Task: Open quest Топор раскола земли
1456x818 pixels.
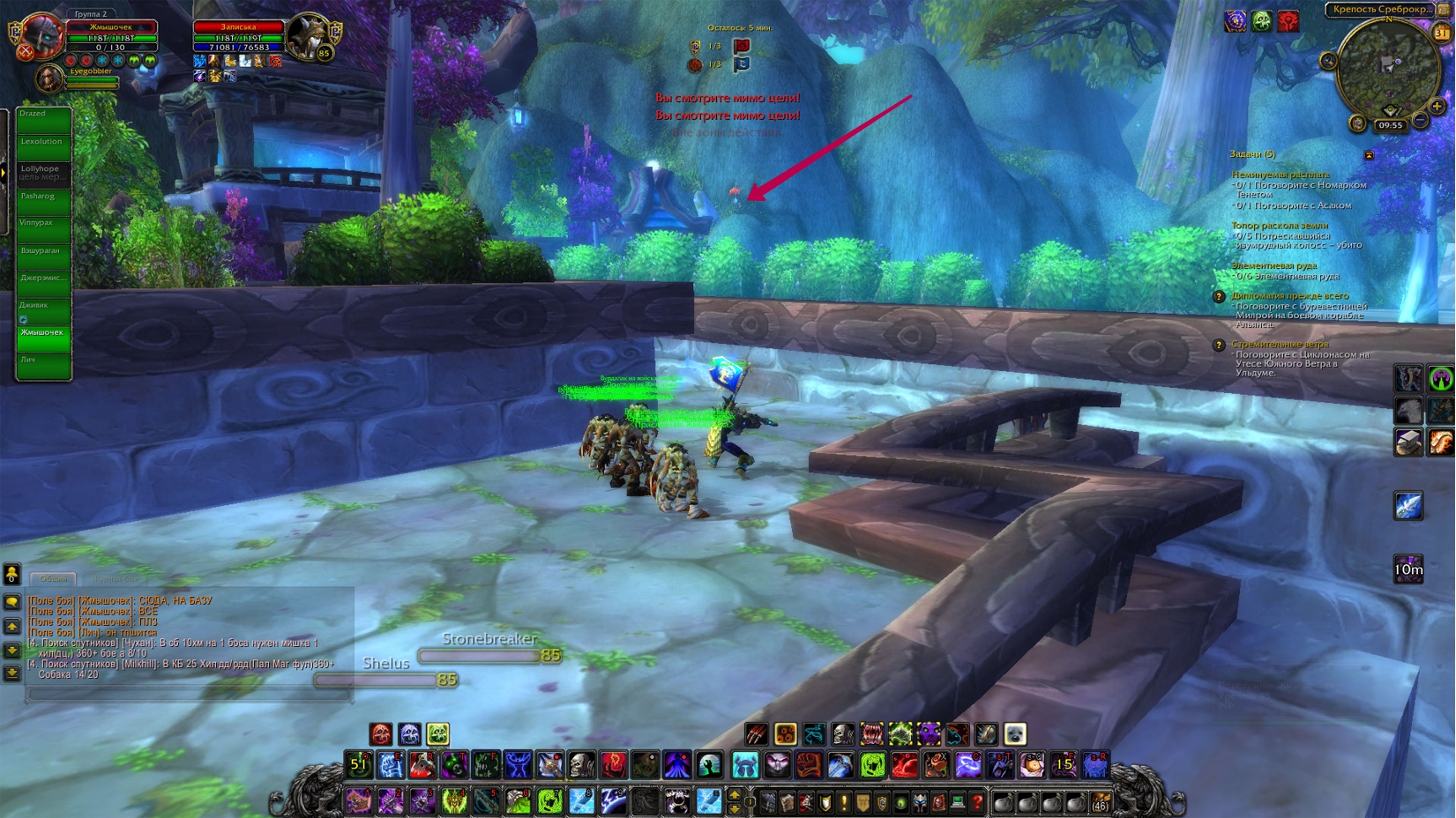Action: coord(1279,226)
